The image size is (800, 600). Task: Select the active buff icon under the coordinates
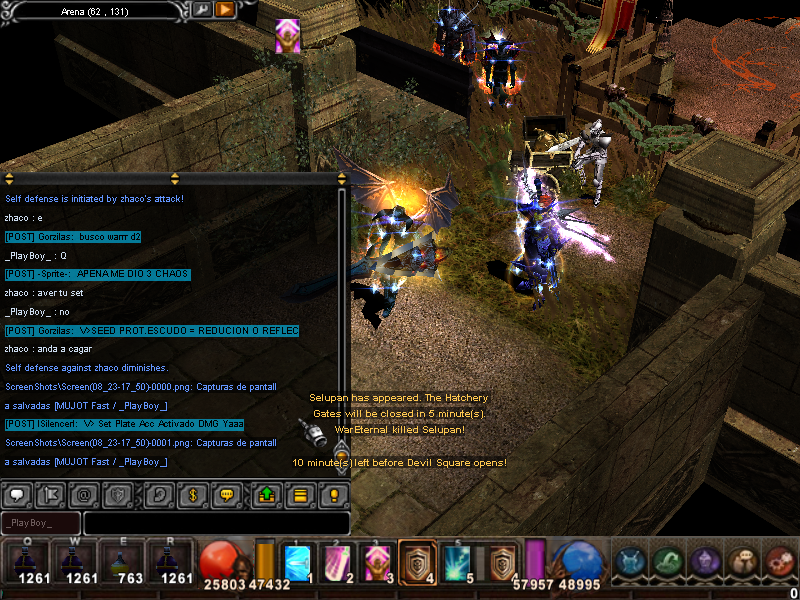point(287,36)
